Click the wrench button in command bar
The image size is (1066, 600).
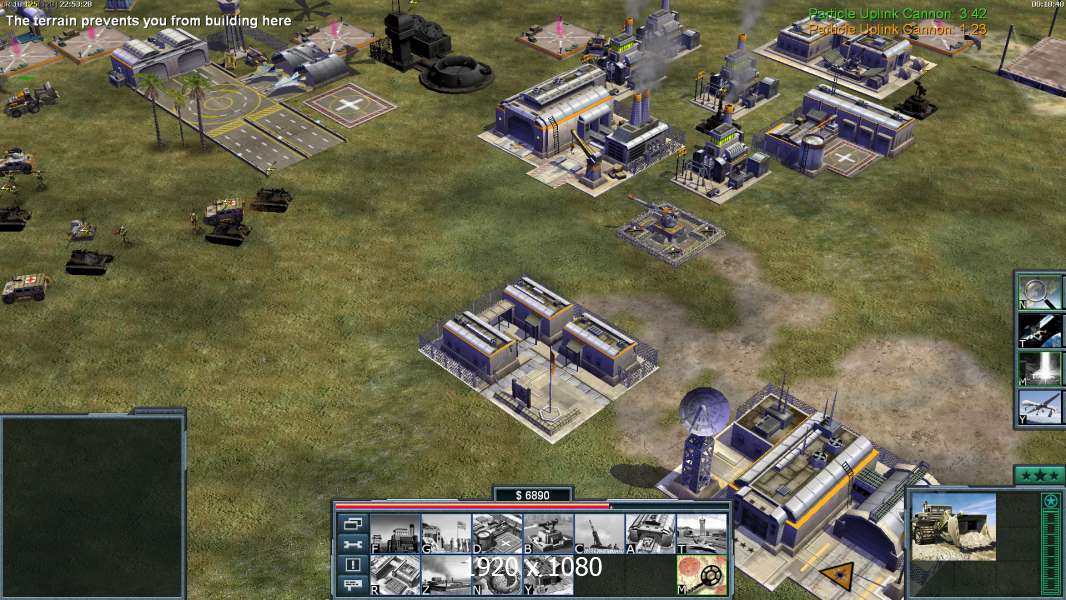point(352,545)
